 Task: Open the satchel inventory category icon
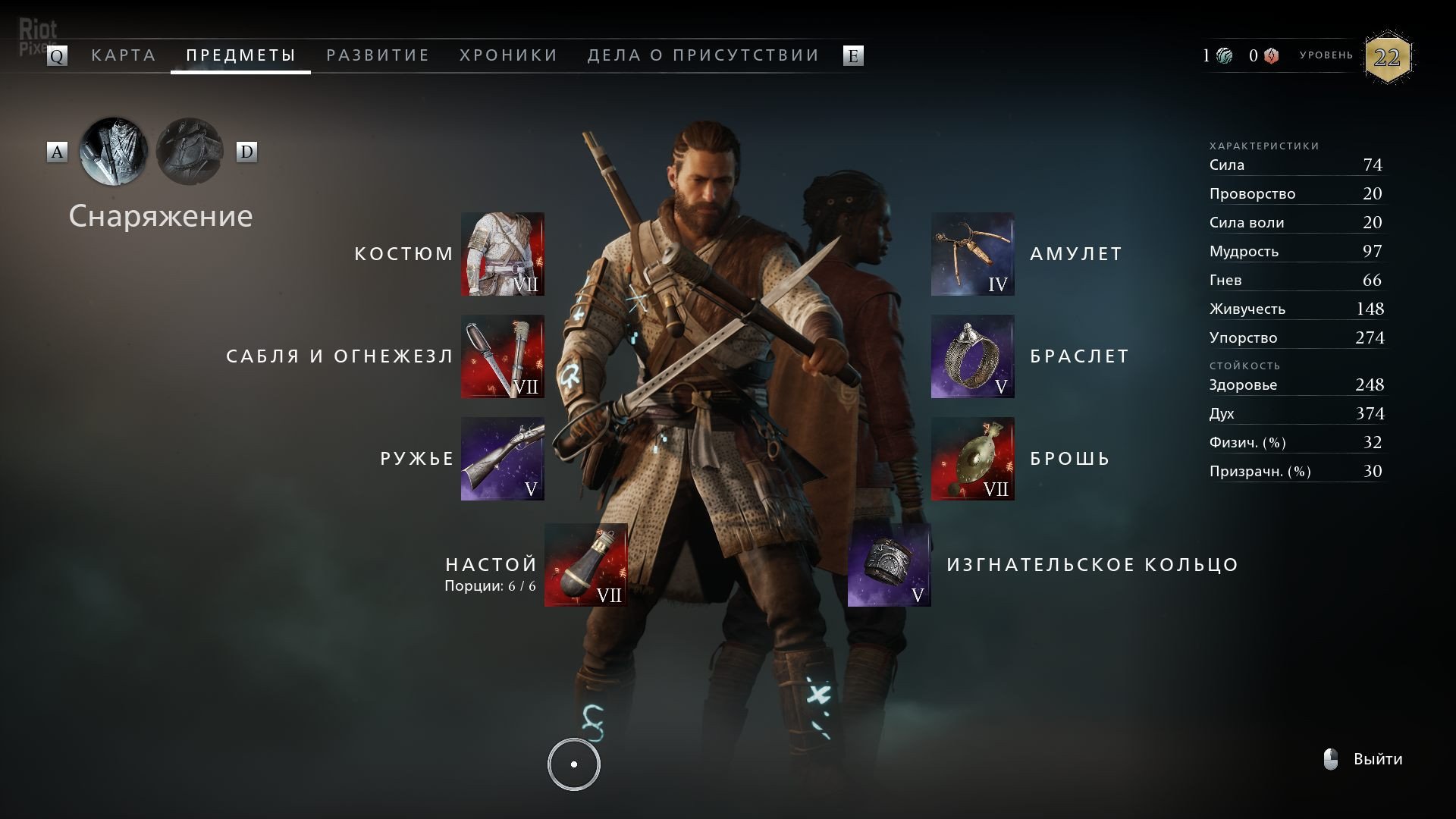(x=190, y=152)
